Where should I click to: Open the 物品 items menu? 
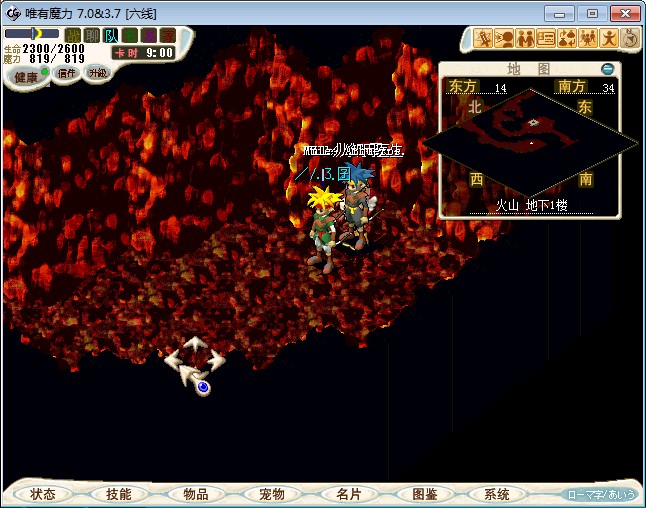coord(196,494)
